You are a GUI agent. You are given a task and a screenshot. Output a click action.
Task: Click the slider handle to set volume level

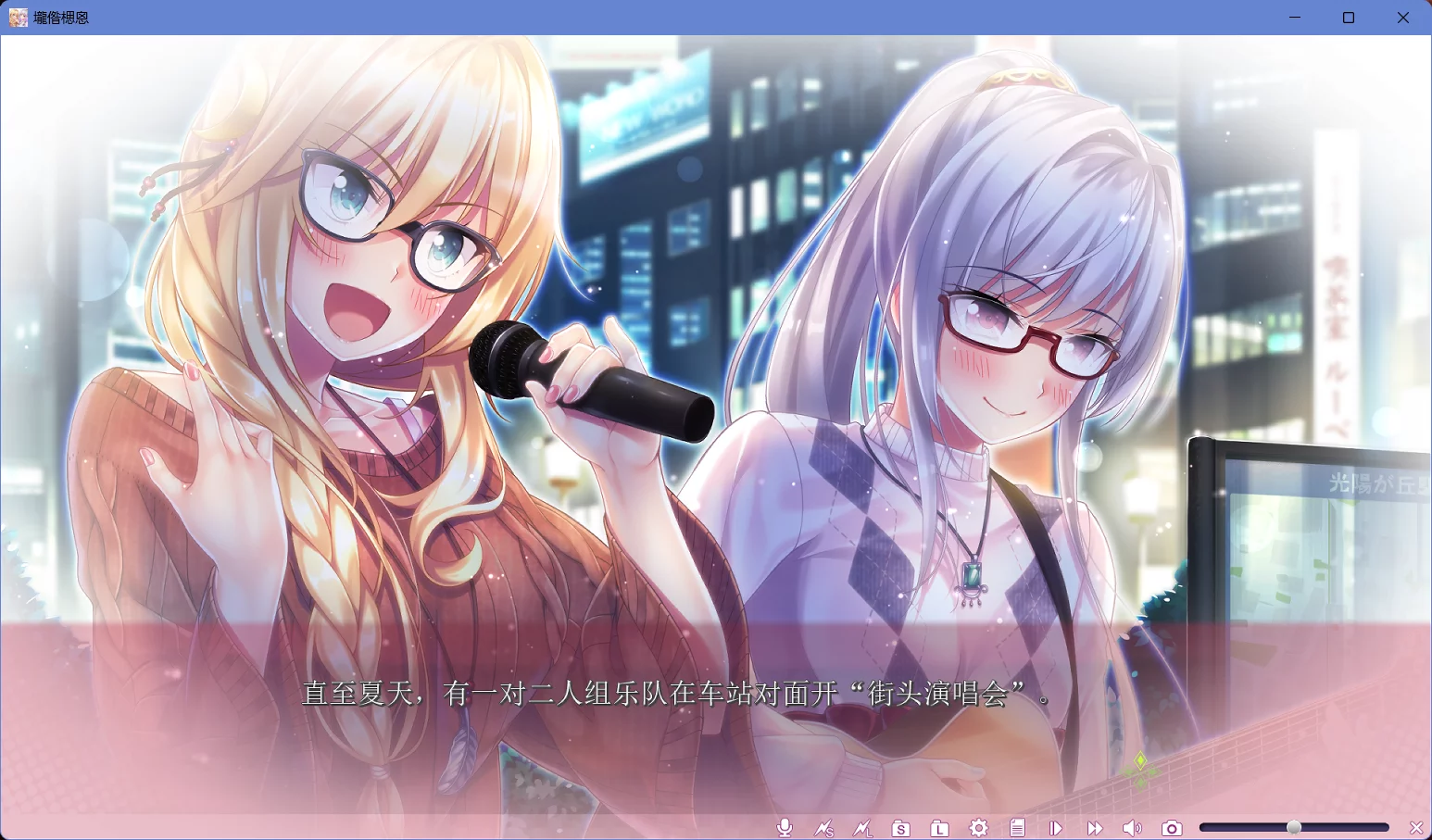(1292, 826)
